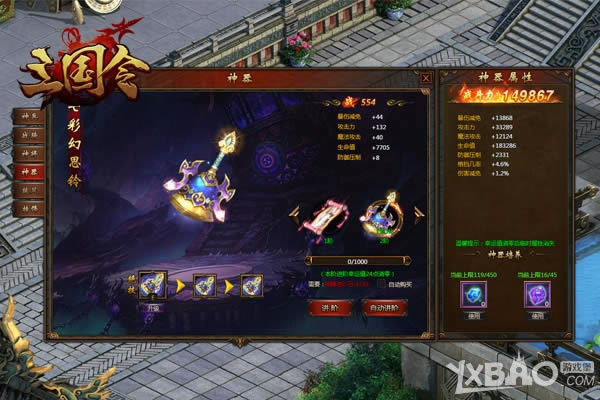Close the 神器 panel with the X
600x400 pixels.
point(425,78)
